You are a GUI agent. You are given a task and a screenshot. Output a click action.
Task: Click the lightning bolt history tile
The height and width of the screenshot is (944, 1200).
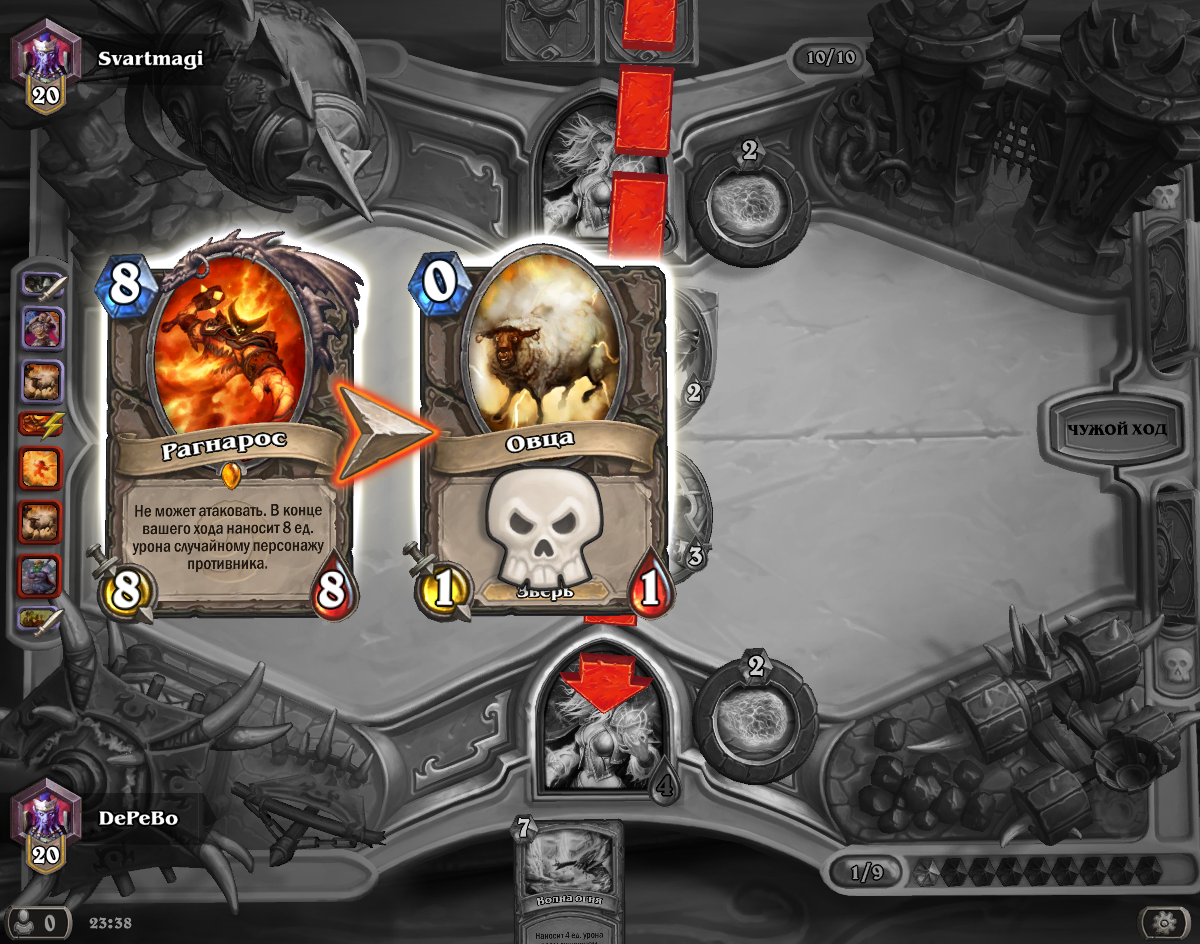click(40, 424)
